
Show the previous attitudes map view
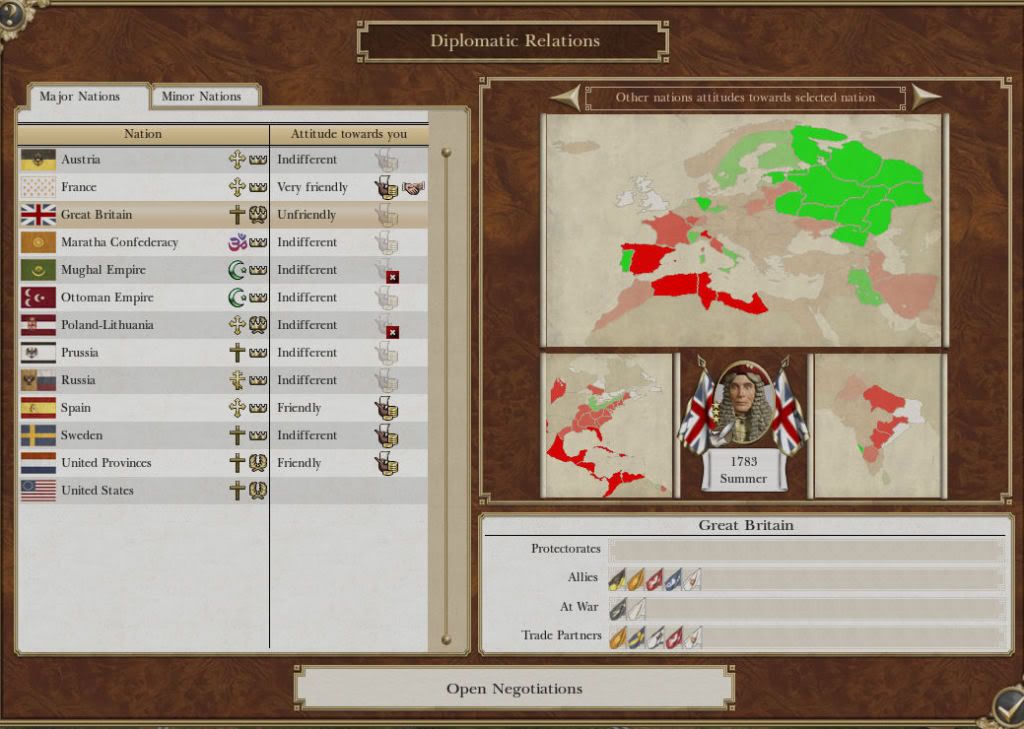coord(566,97)
